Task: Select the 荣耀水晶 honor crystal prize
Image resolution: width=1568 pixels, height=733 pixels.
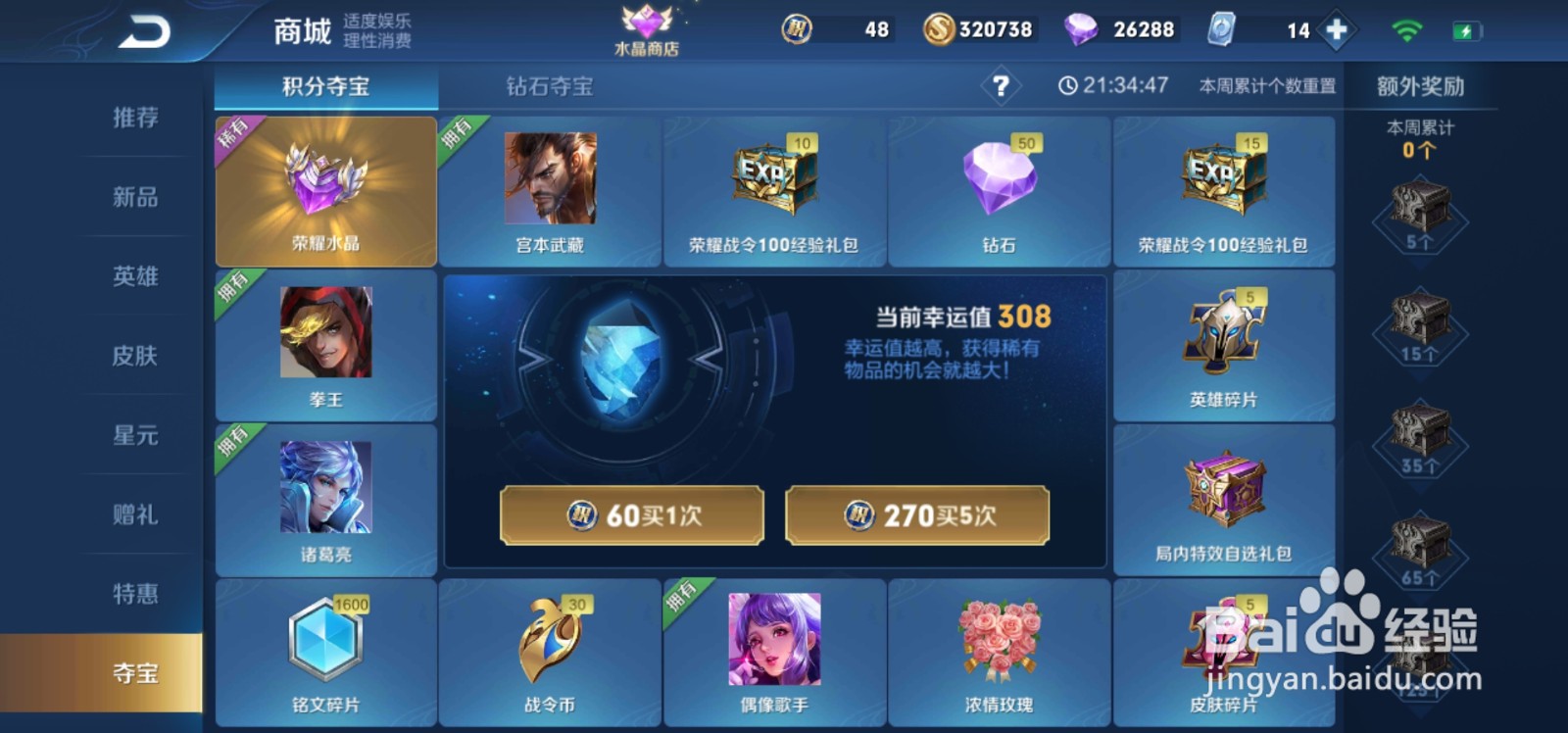Action: click(x=324, y=191)
